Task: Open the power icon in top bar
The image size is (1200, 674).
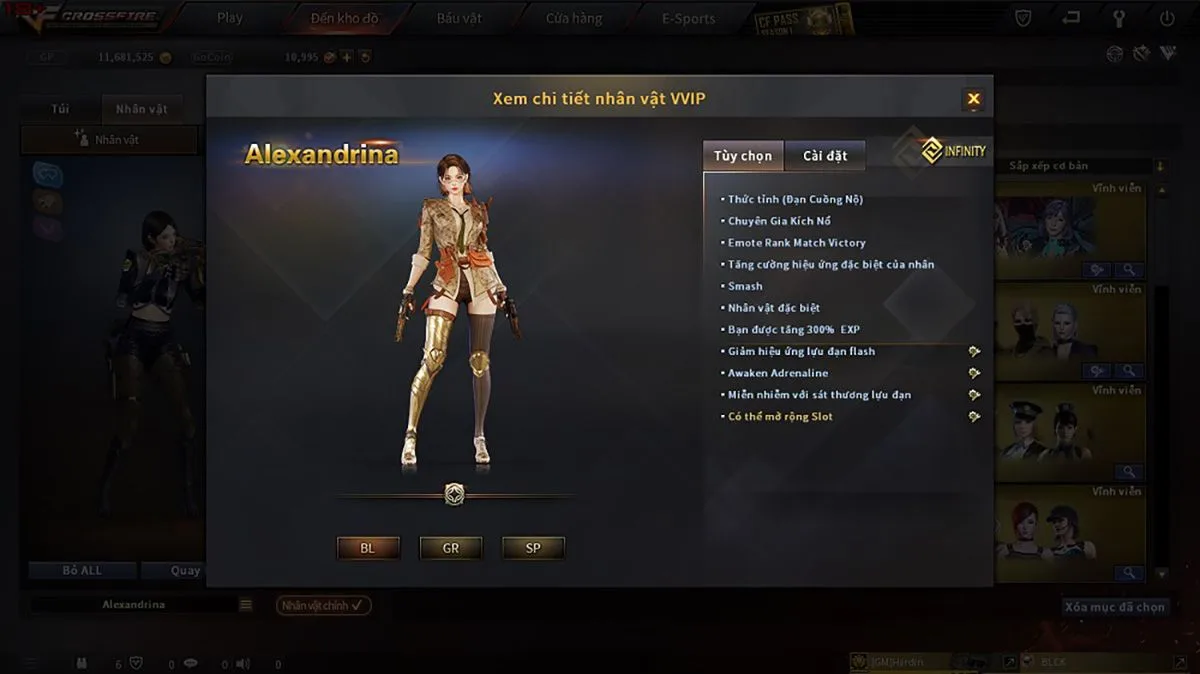Action: click(1167, 18)
